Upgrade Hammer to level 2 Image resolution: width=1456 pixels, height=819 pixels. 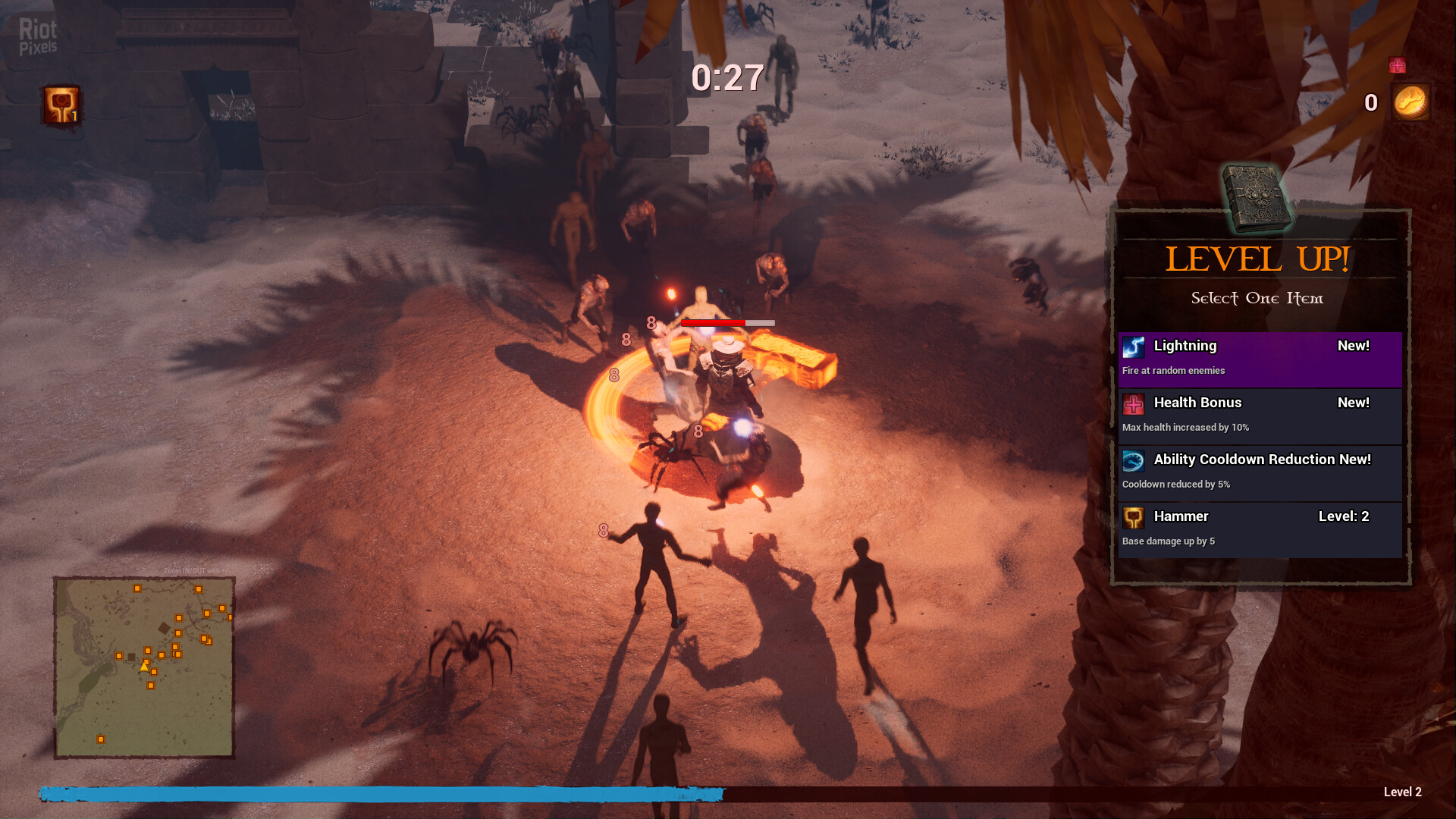tap(1260, 529)
